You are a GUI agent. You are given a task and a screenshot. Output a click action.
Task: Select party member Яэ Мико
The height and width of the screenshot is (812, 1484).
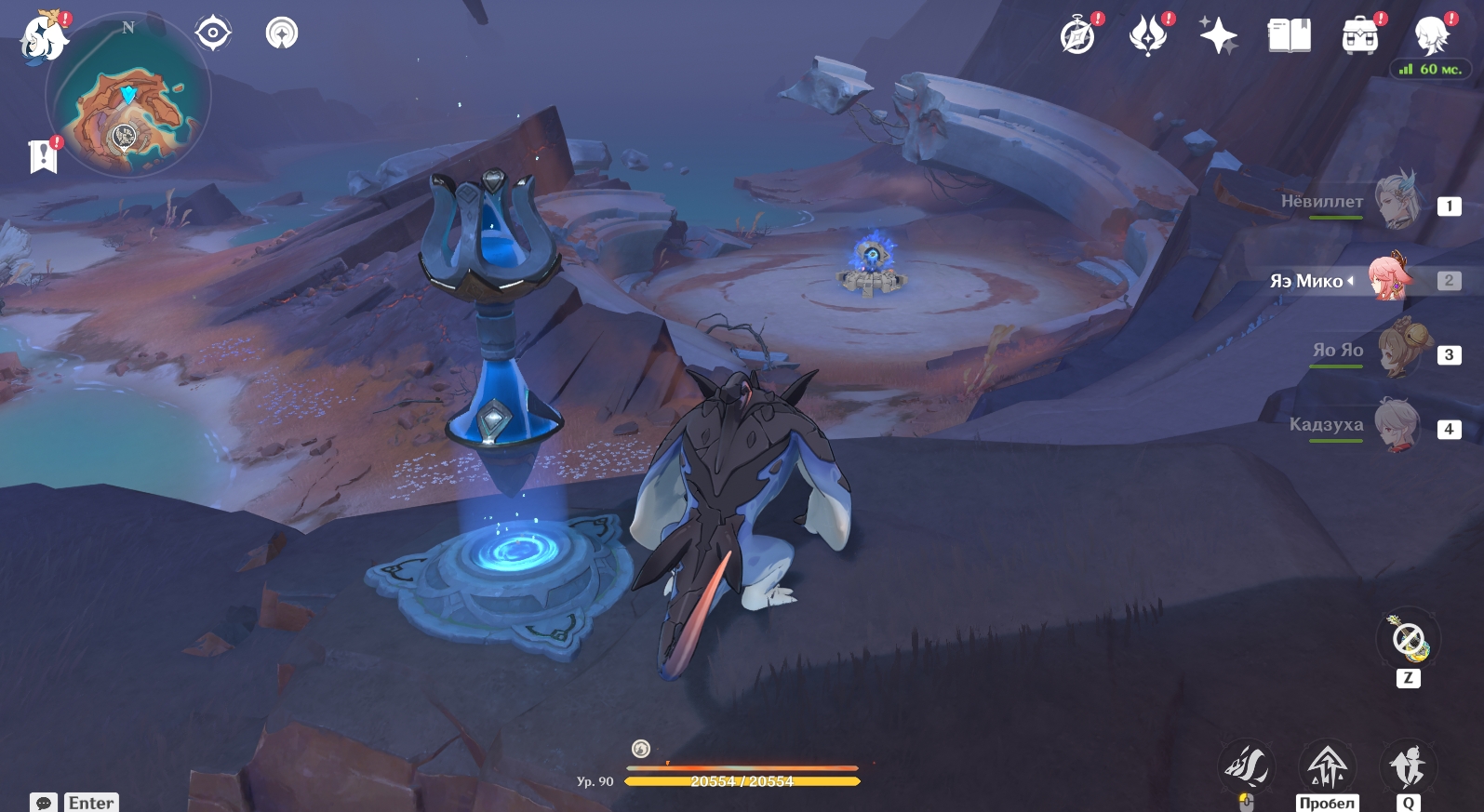point(1391,278)
